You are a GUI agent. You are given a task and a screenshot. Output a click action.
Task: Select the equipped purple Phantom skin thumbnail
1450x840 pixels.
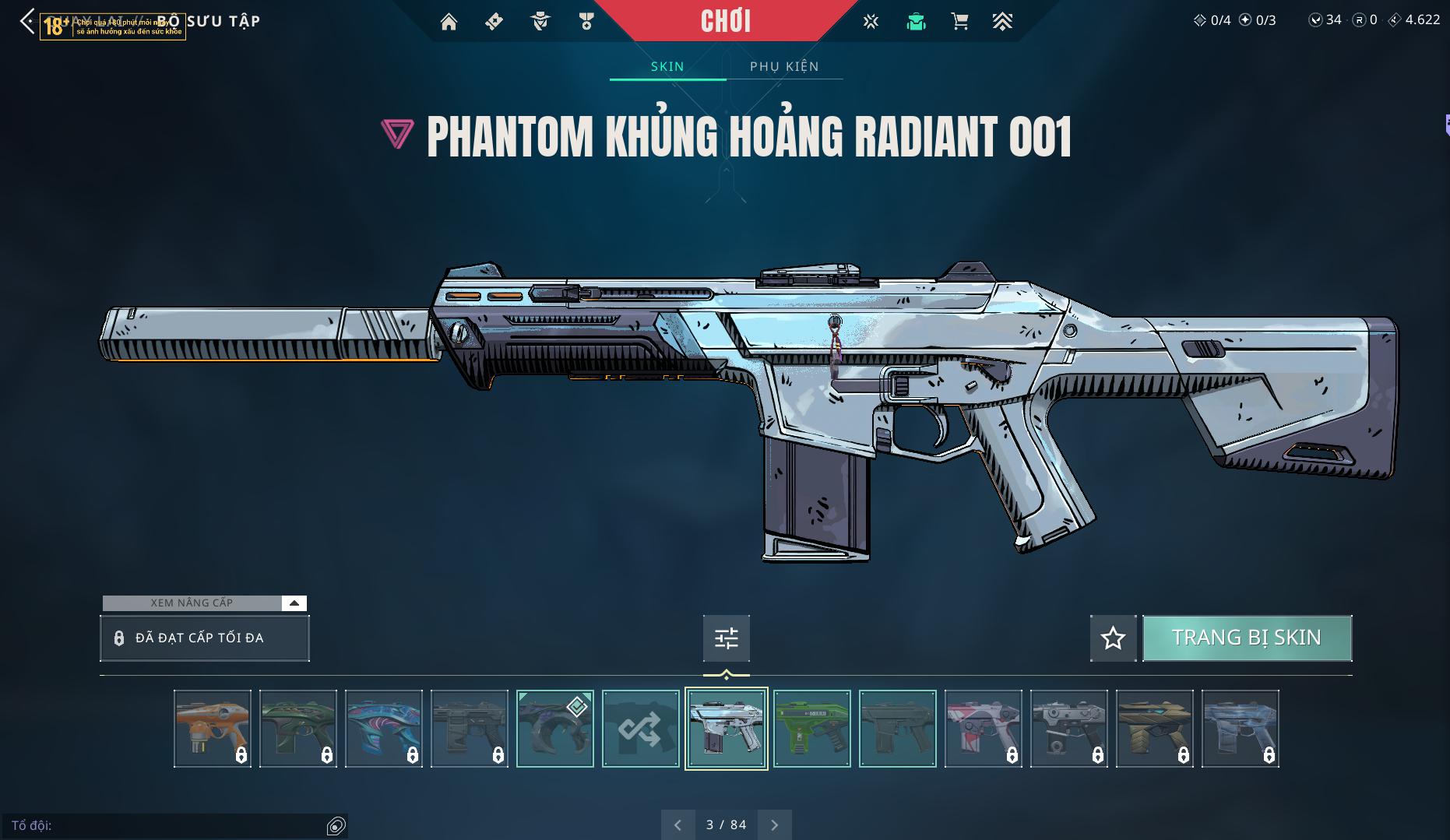[x=554, y=729]
